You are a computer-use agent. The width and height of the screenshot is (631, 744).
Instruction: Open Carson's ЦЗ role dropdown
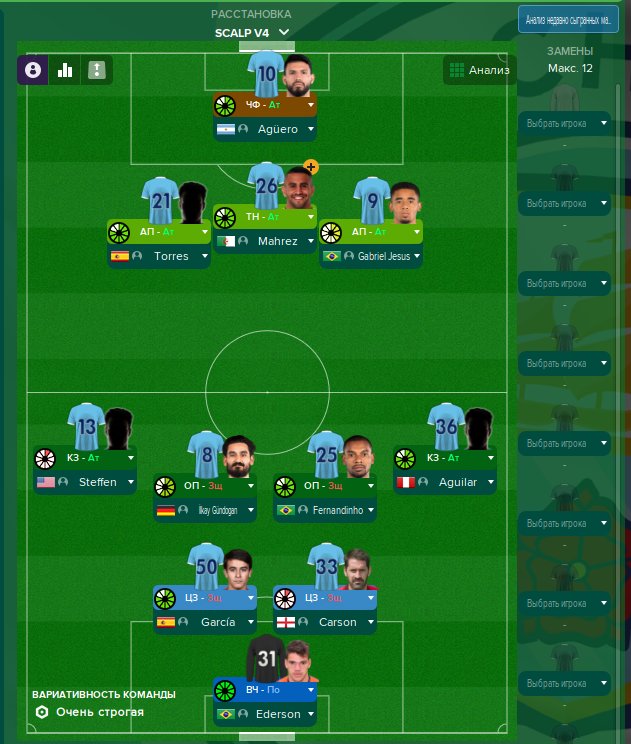(x=325, y=598)
